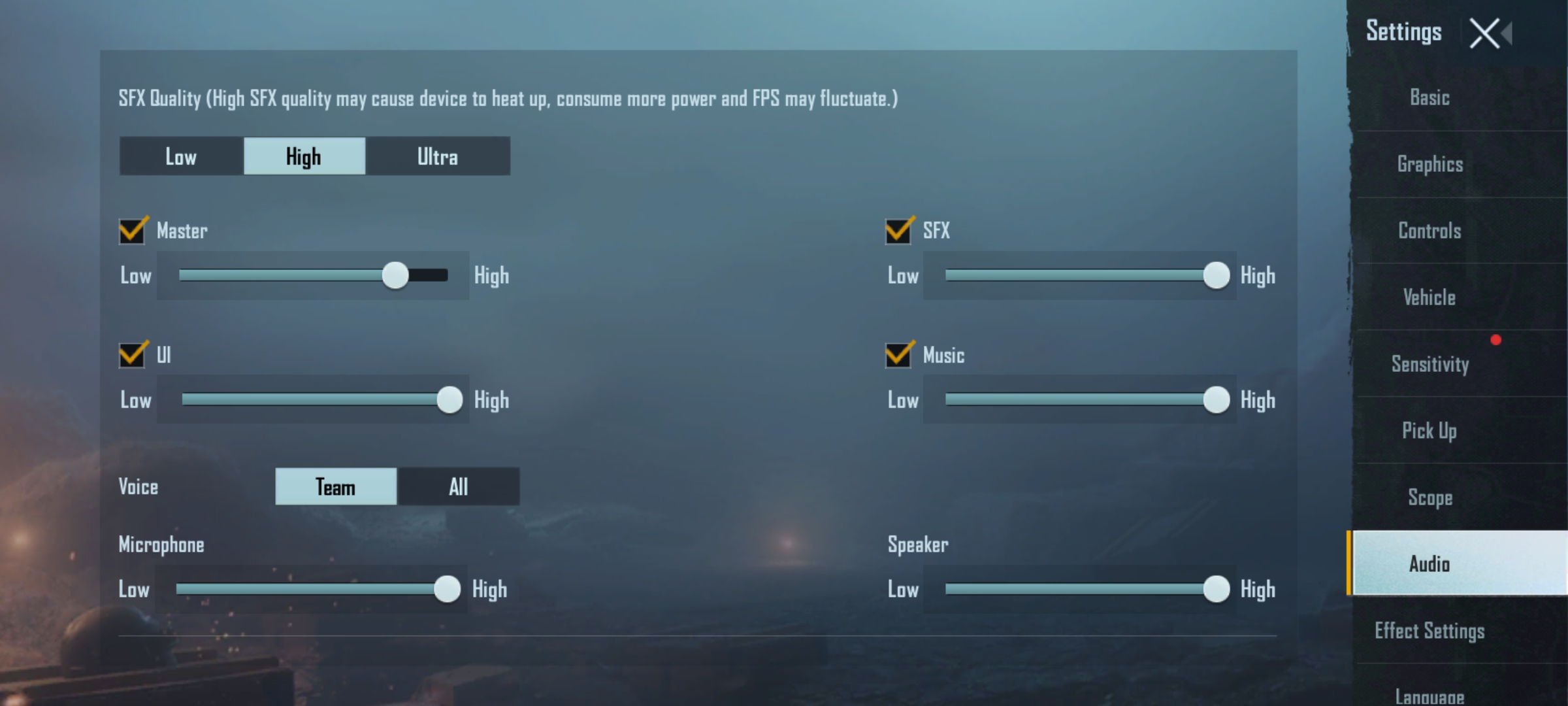The image size is (1568, 706).
Task: Click the Master volume slider handle
Action: pyautogui.click(x=396, y=275)
